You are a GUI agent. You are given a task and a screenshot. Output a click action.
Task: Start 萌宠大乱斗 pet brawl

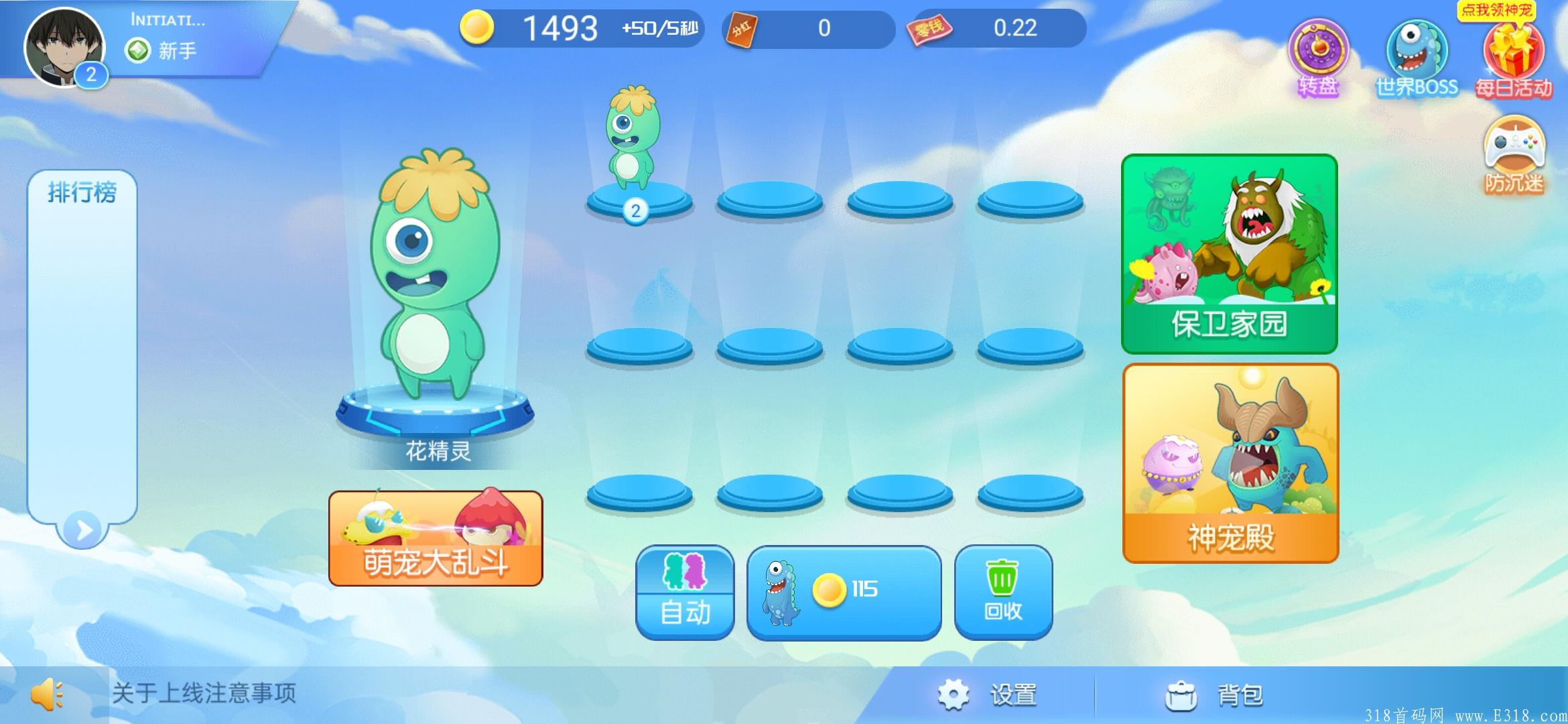click(x=436, y=538)
